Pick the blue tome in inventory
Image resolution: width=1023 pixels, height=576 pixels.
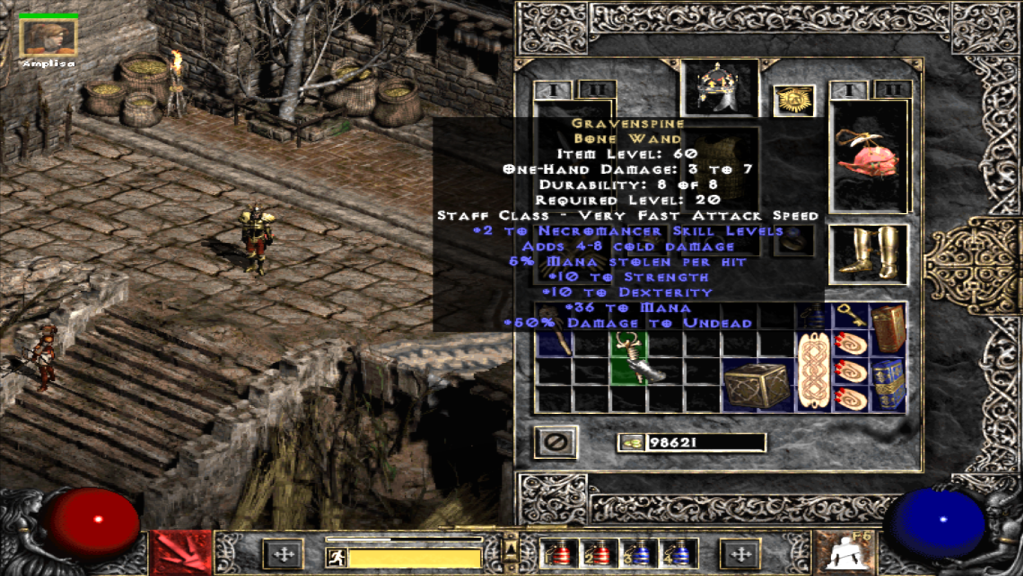[888, 383]
